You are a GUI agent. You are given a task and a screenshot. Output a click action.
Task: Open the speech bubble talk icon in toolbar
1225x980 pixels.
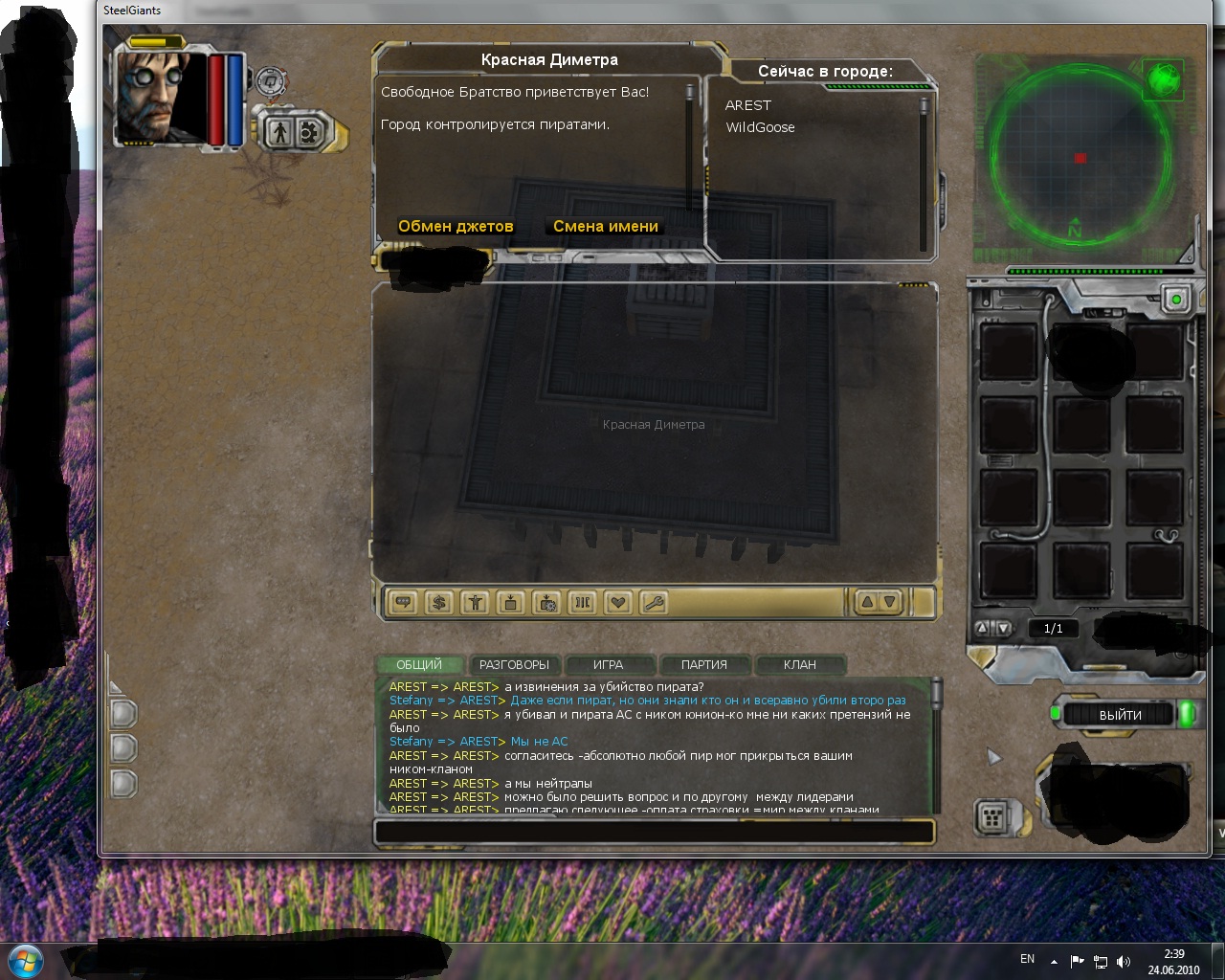click(404, 602)
